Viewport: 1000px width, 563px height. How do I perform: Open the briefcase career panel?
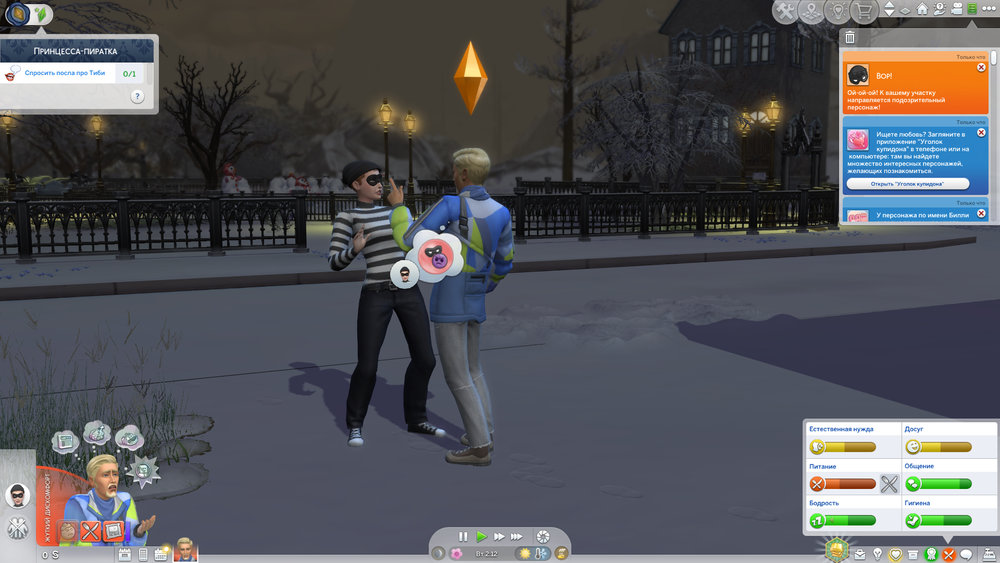(859, 554)
